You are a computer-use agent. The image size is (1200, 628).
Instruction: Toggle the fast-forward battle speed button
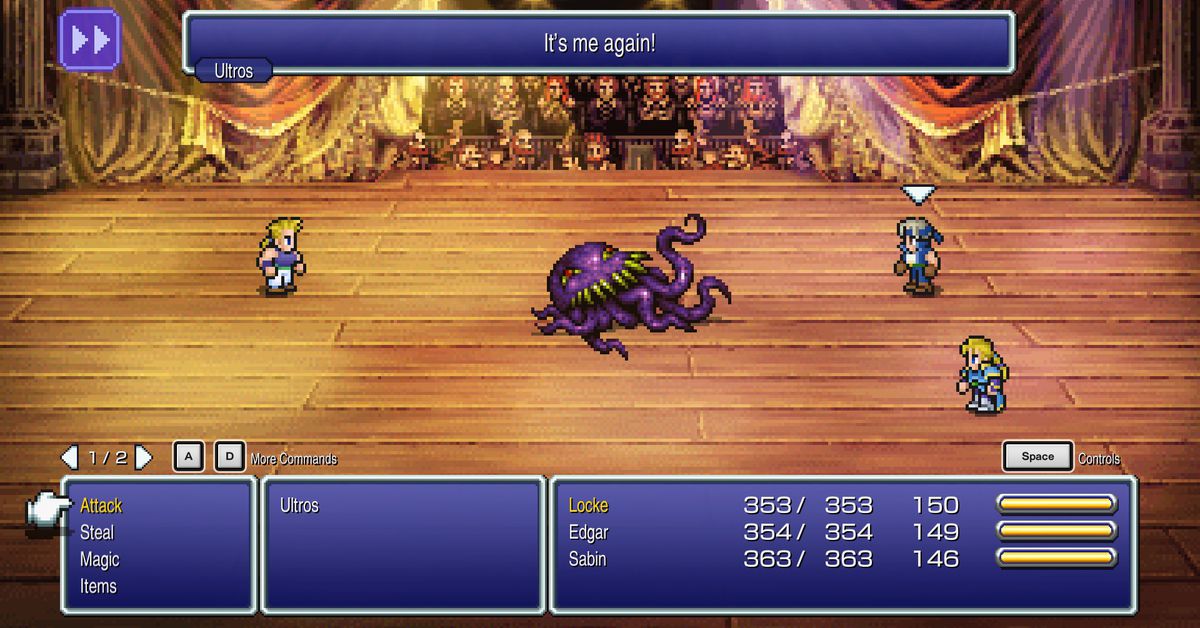tap(89, 40)
